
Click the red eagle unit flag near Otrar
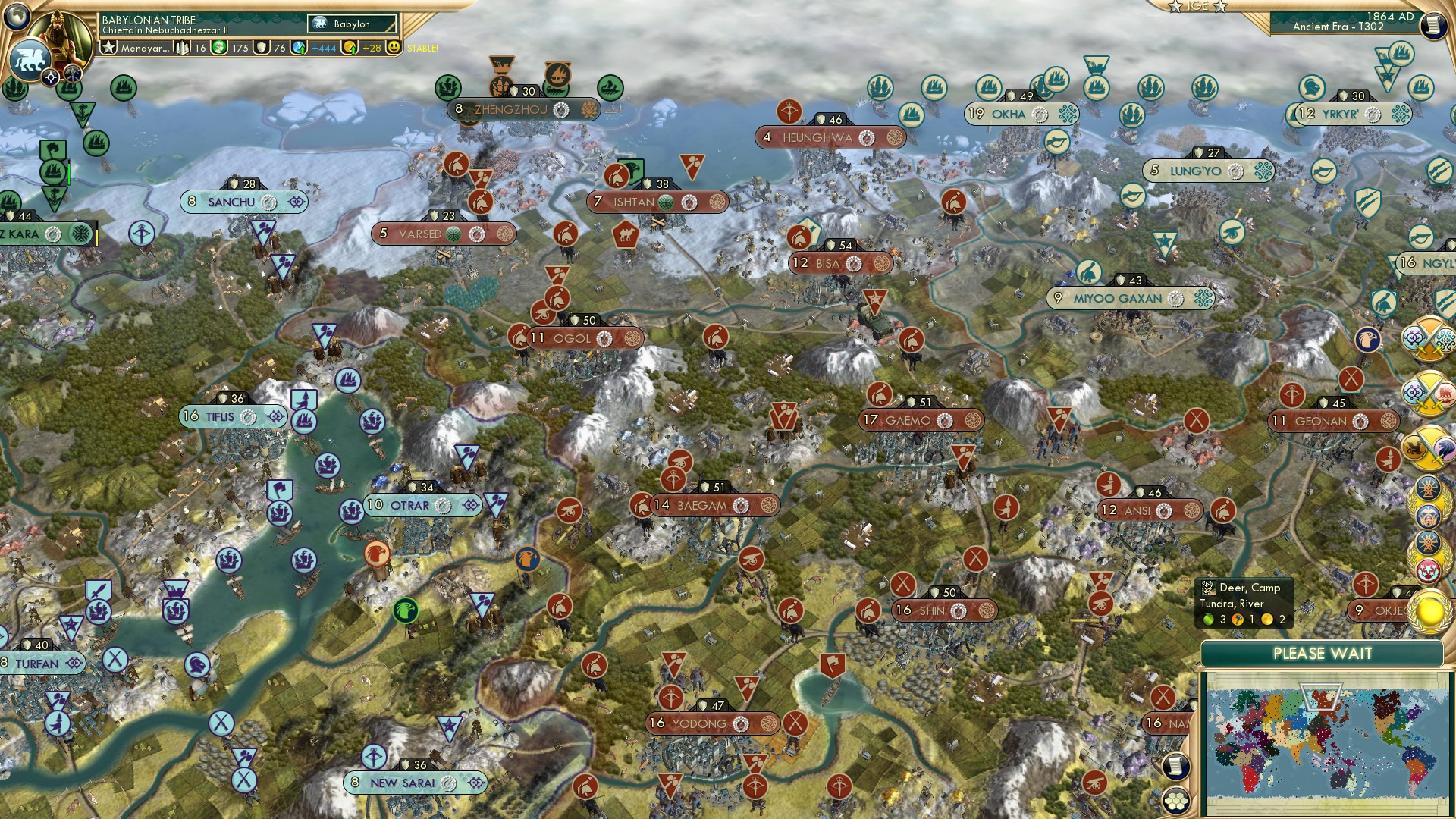click(x=377, y=554)
